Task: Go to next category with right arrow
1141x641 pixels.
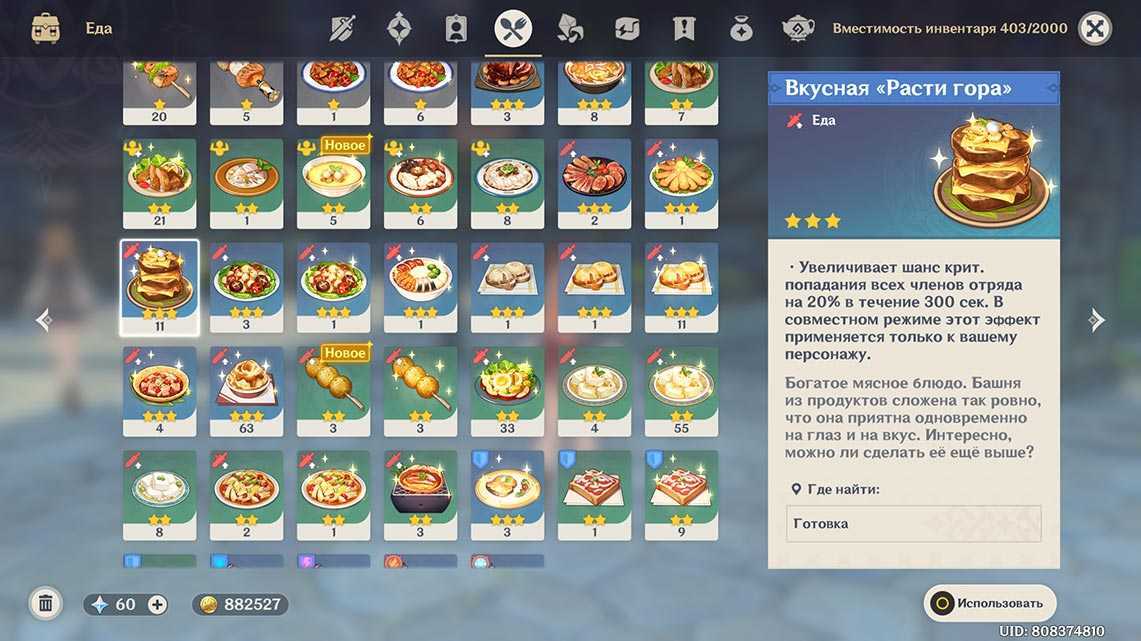Action: click(1097, 320)
